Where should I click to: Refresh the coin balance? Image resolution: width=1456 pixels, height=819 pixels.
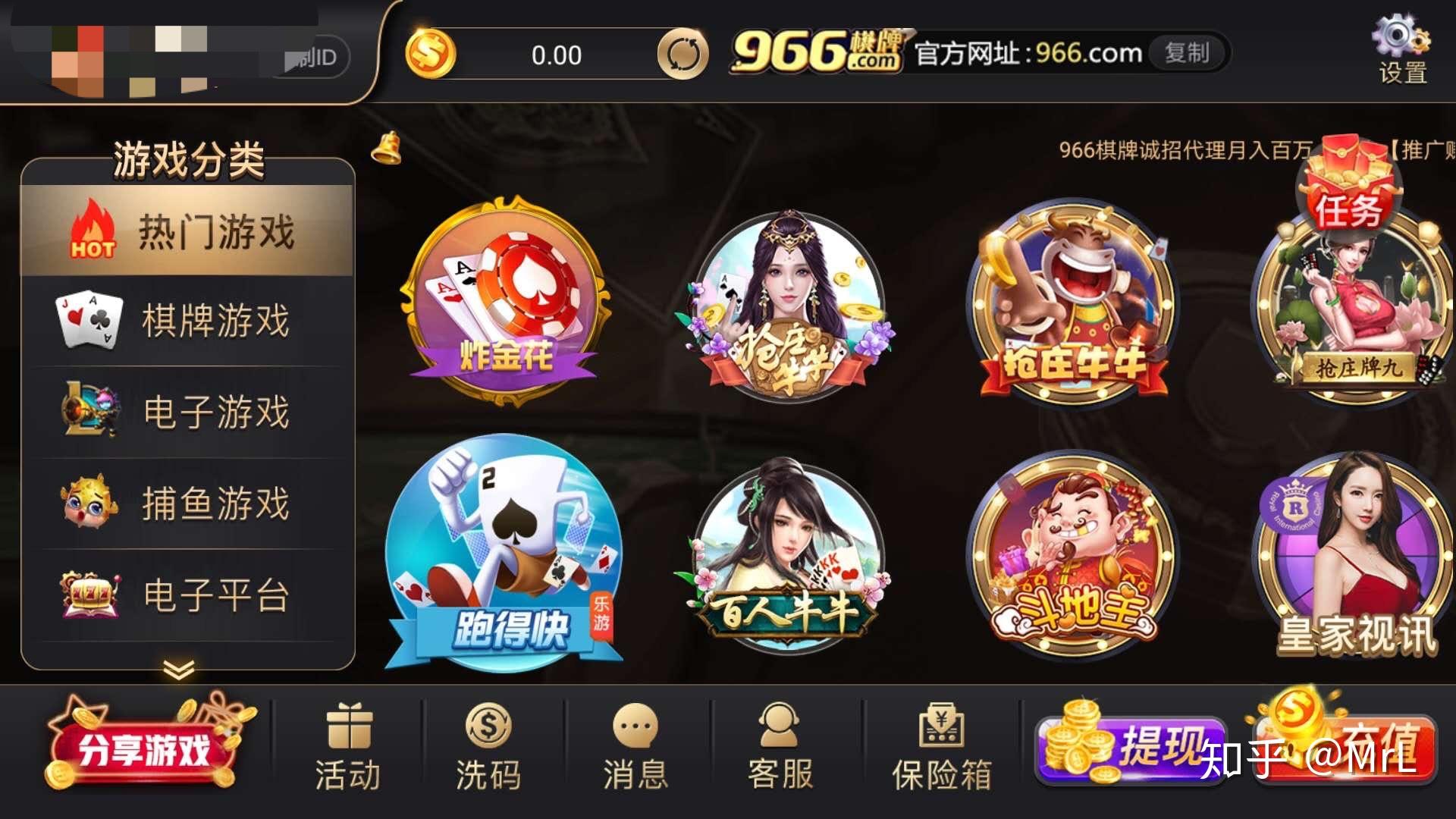[x=685, y=55]
